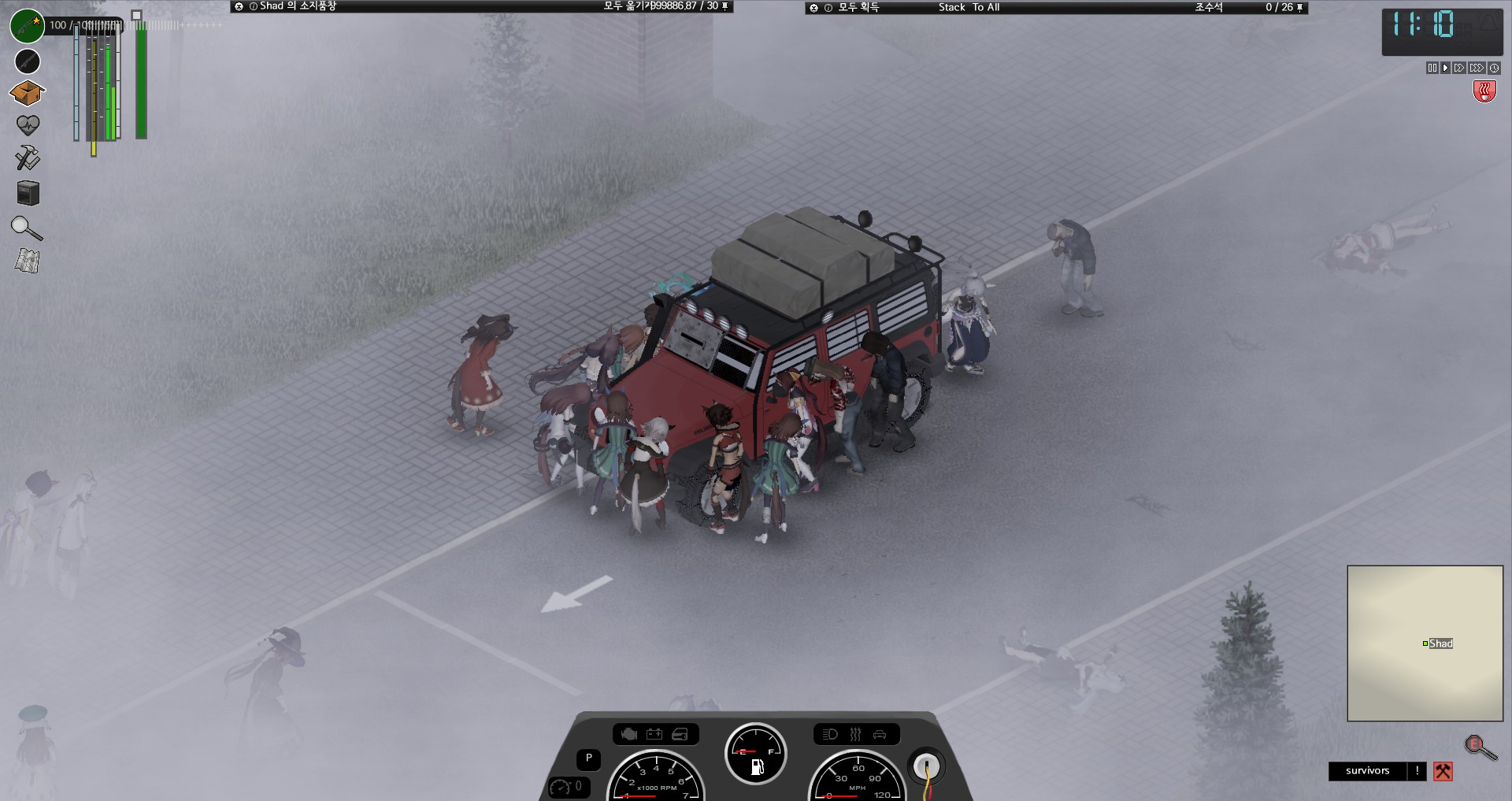
Task: Open the vehicle heater control
Action: point(855,735)
